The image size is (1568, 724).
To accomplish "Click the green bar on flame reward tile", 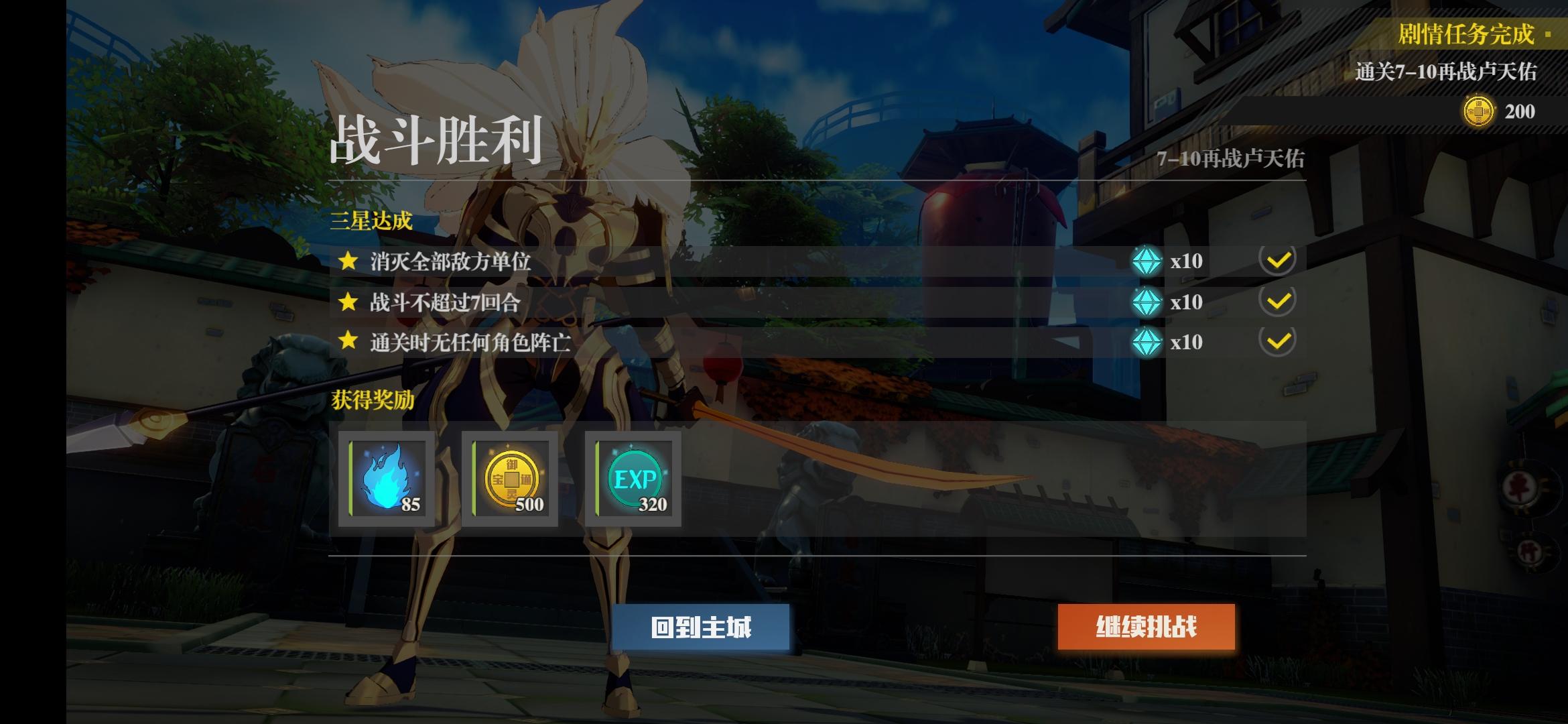I will point(349,477).
